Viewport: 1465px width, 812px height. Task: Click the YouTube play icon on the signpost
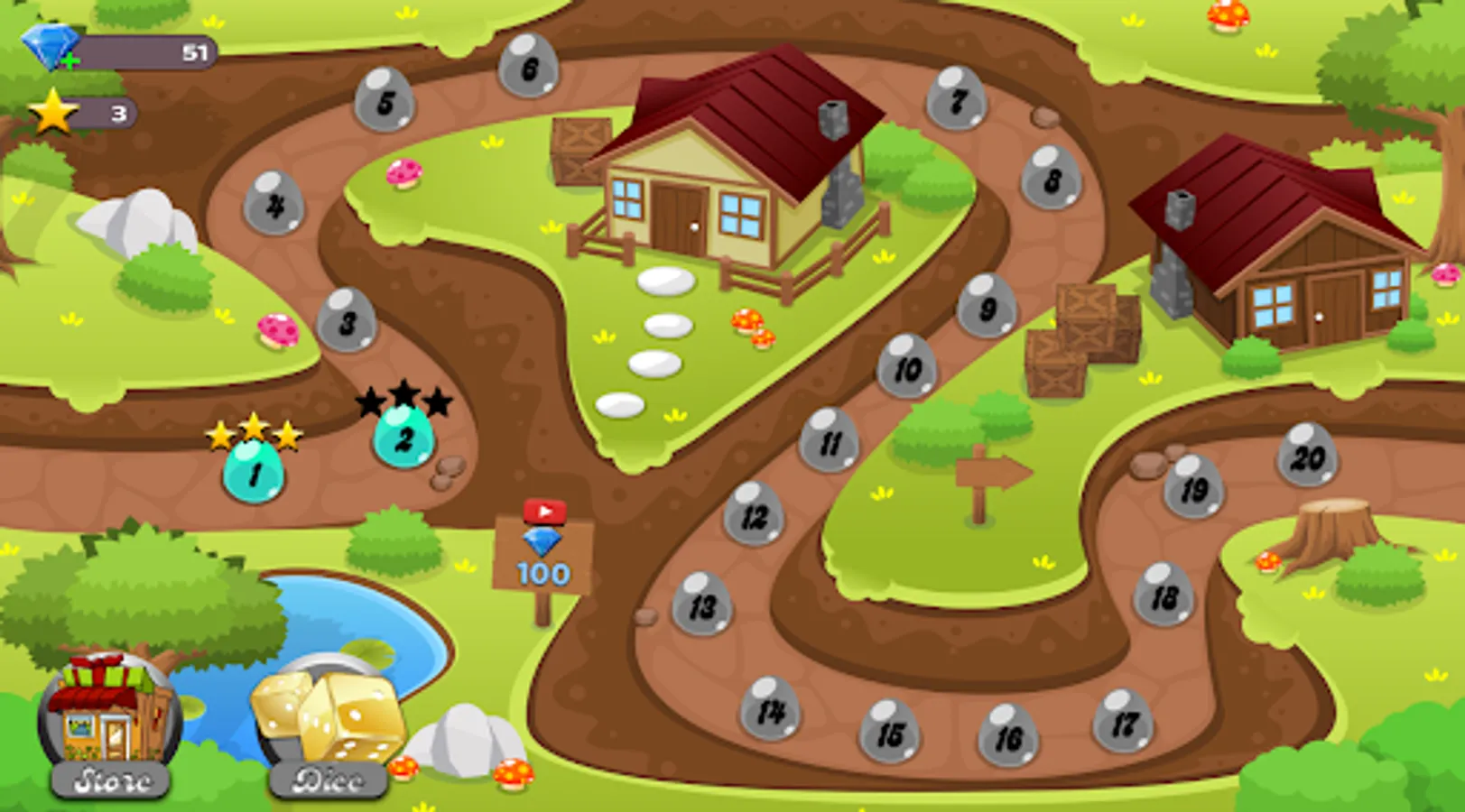545,511
